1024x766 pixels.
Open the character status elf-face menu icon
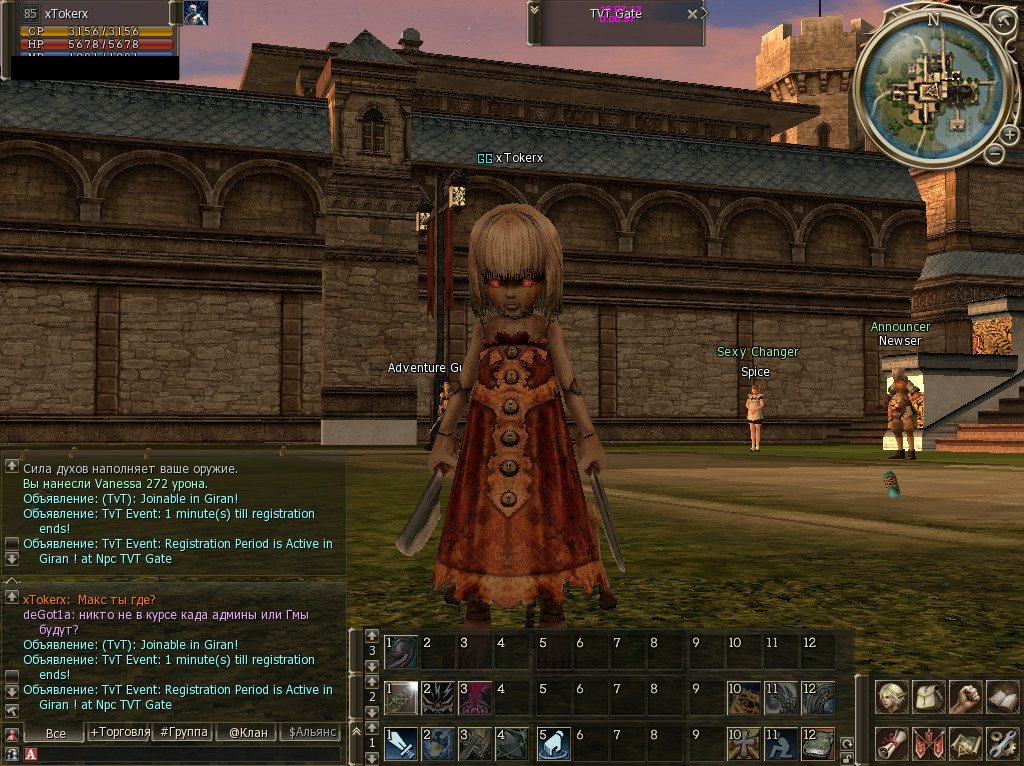(x=892, y=697)
